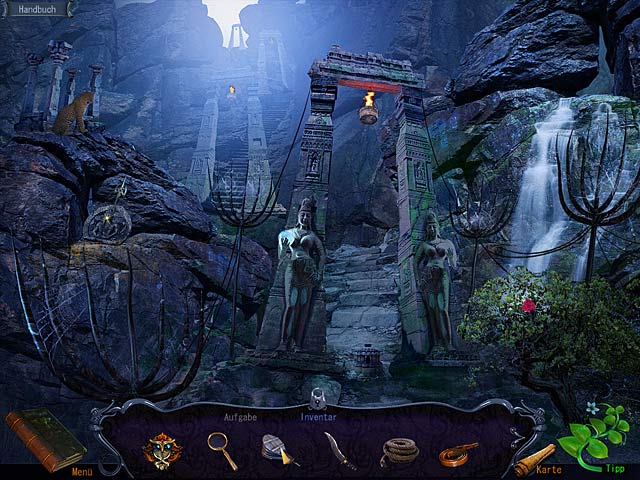The height and width of the screenshot is (480, 640).
Task: Select the coiled rope item
Action: click(x=400, y=452)
